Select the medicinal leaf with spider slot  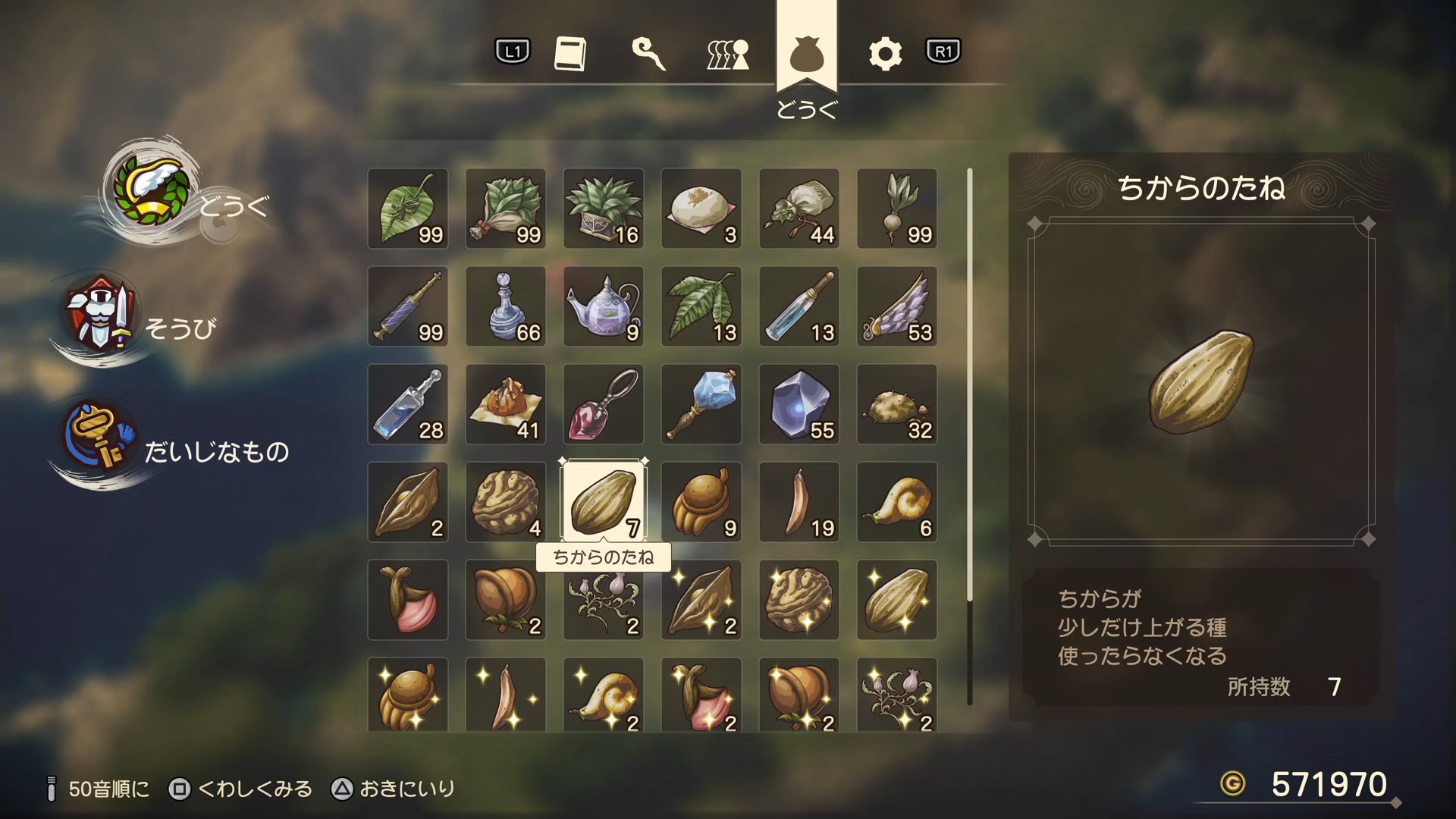coord(408,209)
